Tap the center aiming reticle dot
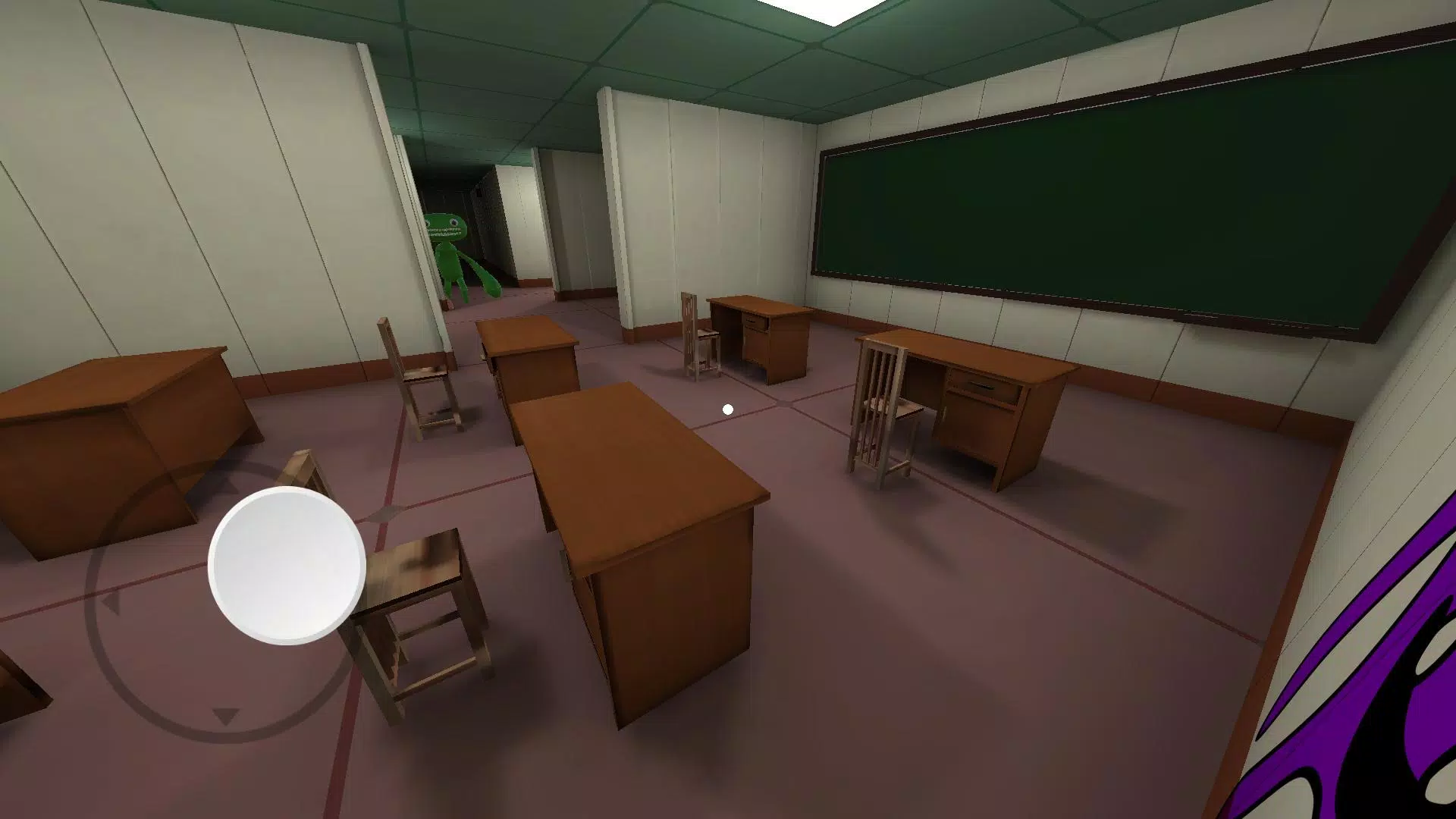 tap(730, 408)
